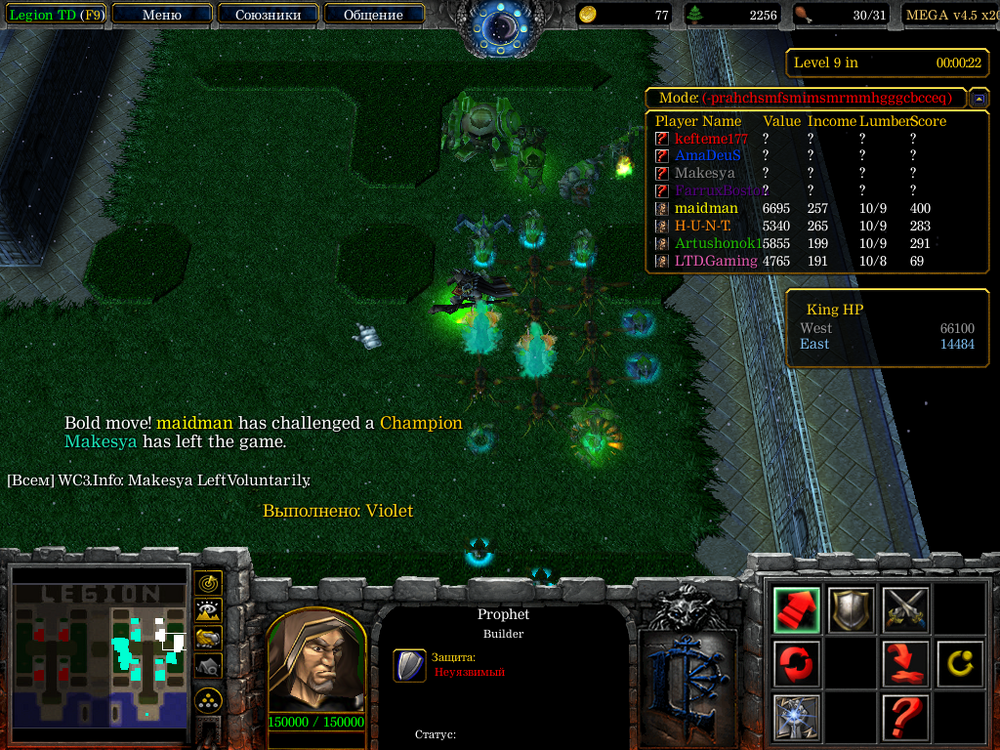The image size is (1000, 750).
Task: Open the Общение chat log menu
Action: click(373, 15)
